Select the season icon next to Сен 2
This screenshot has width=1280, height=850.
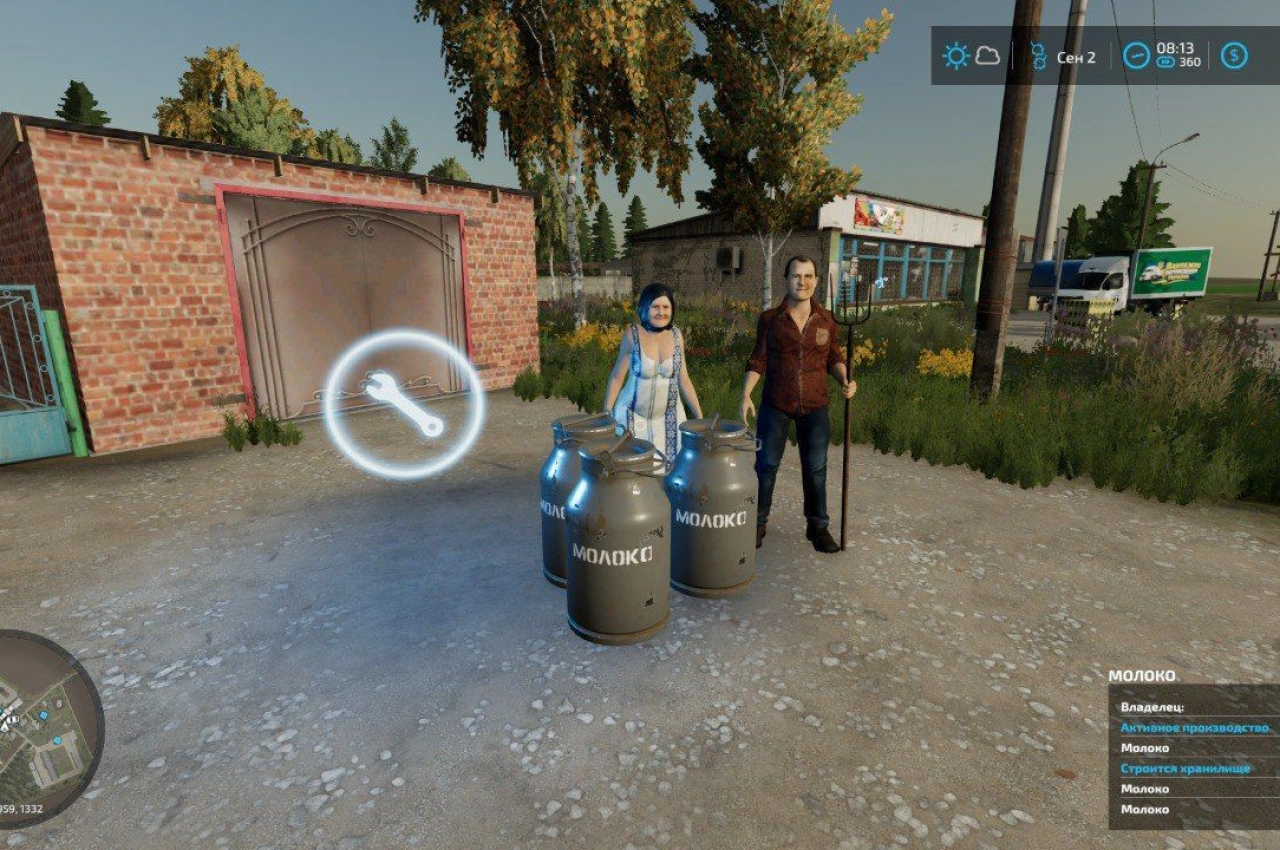1038,56
